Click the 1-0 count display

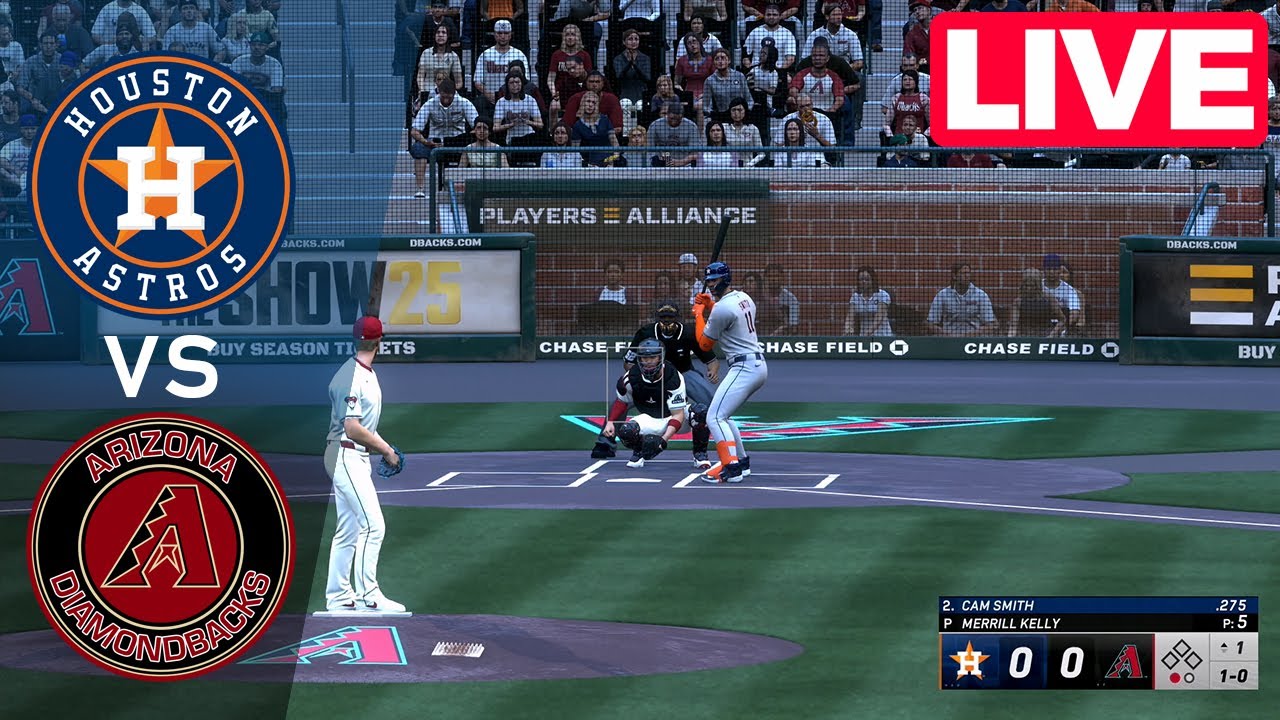1235,676
